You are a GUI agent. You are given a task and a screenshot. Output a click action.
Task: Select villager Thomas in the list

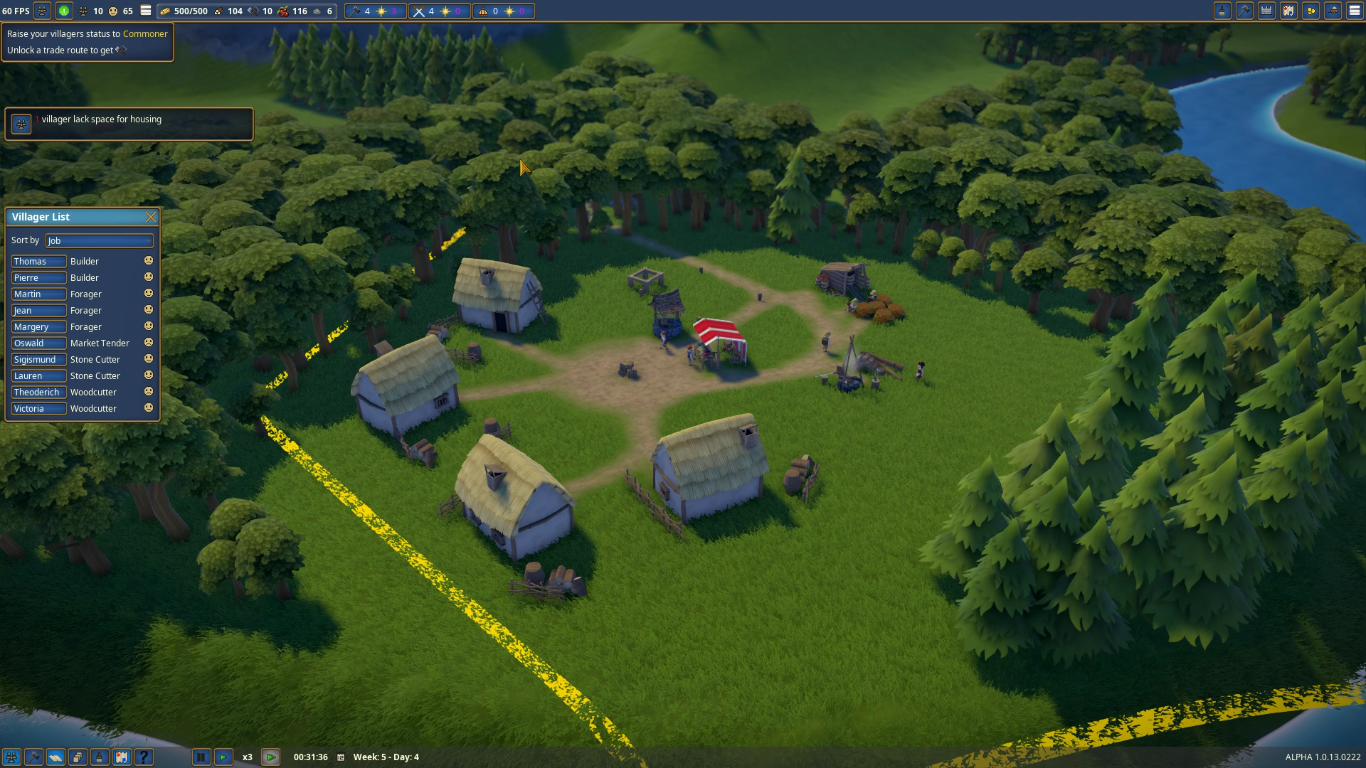pyautogui.click(x=39, y=262)
